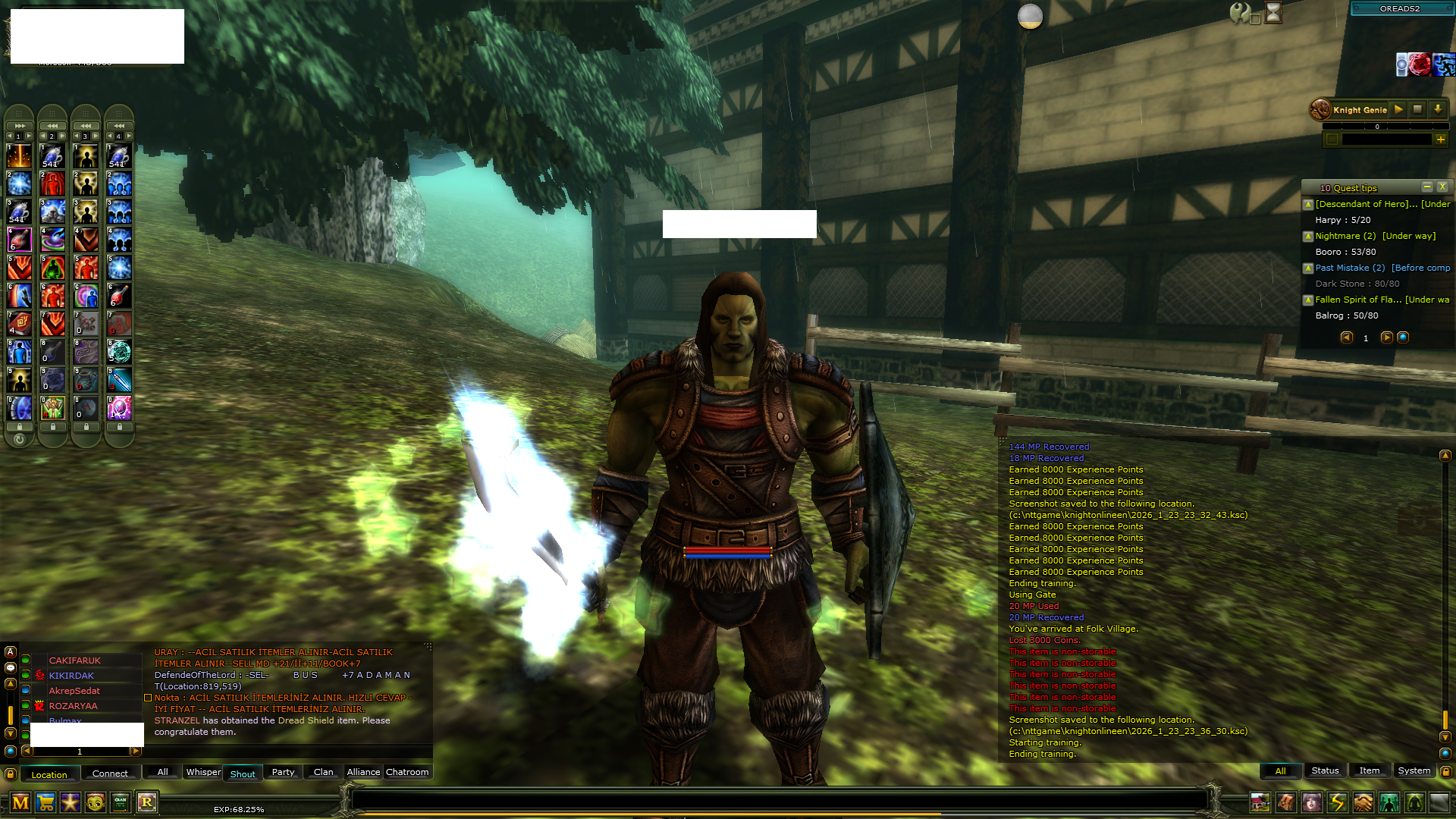Open the Knight Genie down-arrow dropdown
The width and height of the screenshot is (1456, 819).
[x=1438, y=109]
